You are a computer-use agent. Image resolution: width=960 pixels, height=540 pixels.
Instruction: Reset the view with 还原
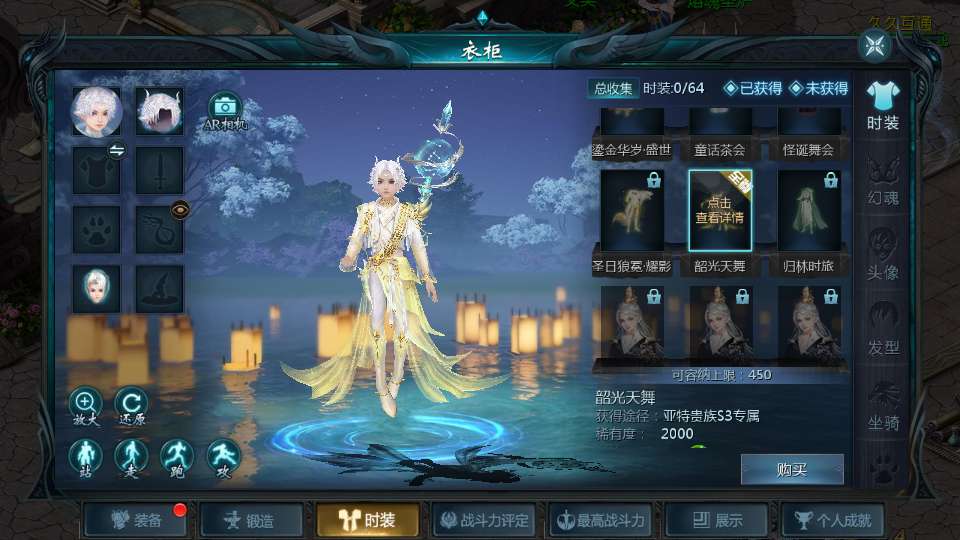(x=130, y=405)
